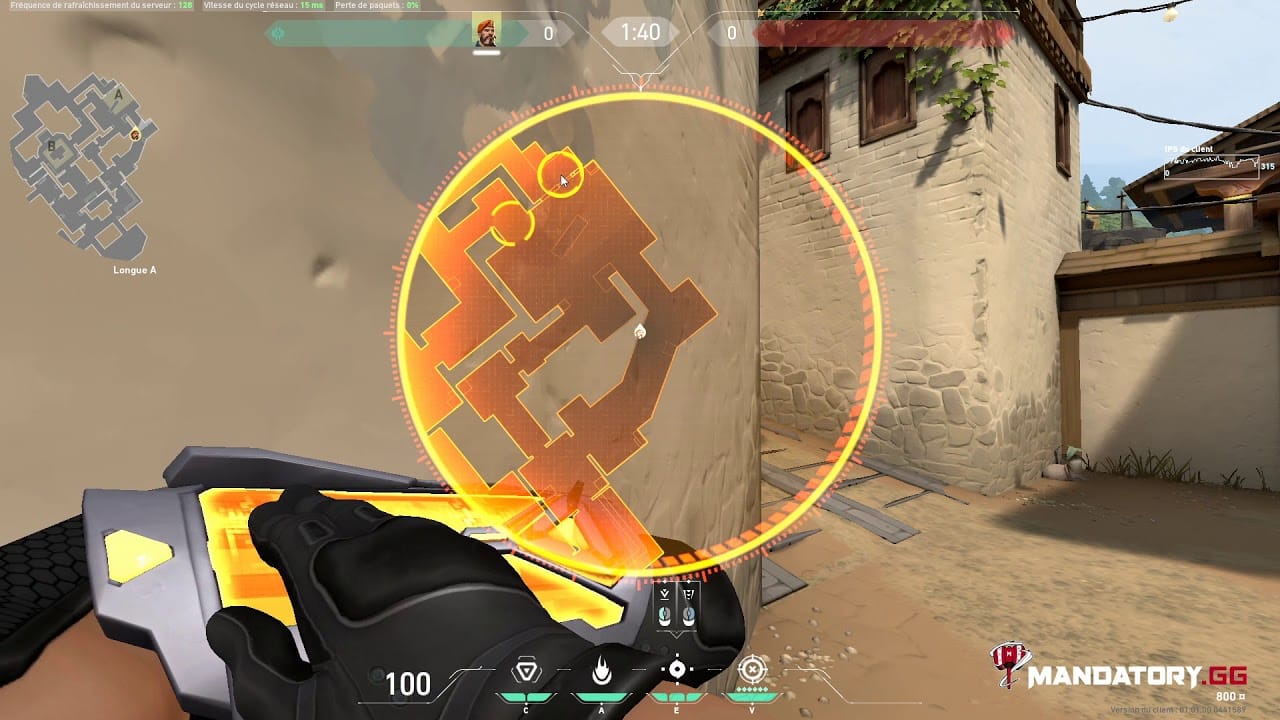Click the ally team score of 0
The height and width of the screenshot is (720, 1280).
tap(547, 31)
